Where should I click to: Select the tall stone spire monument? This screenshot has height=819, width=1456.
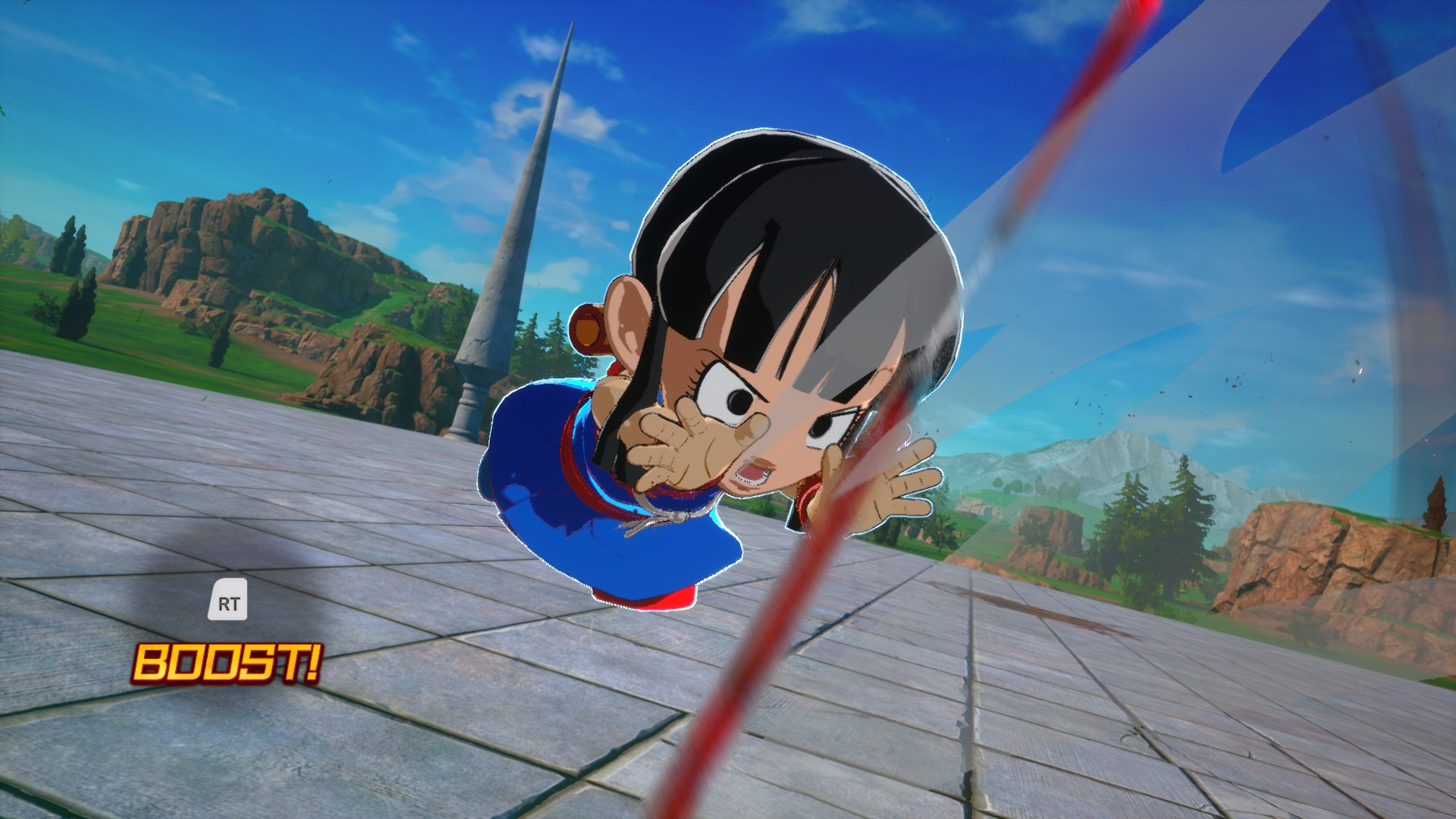523,227
